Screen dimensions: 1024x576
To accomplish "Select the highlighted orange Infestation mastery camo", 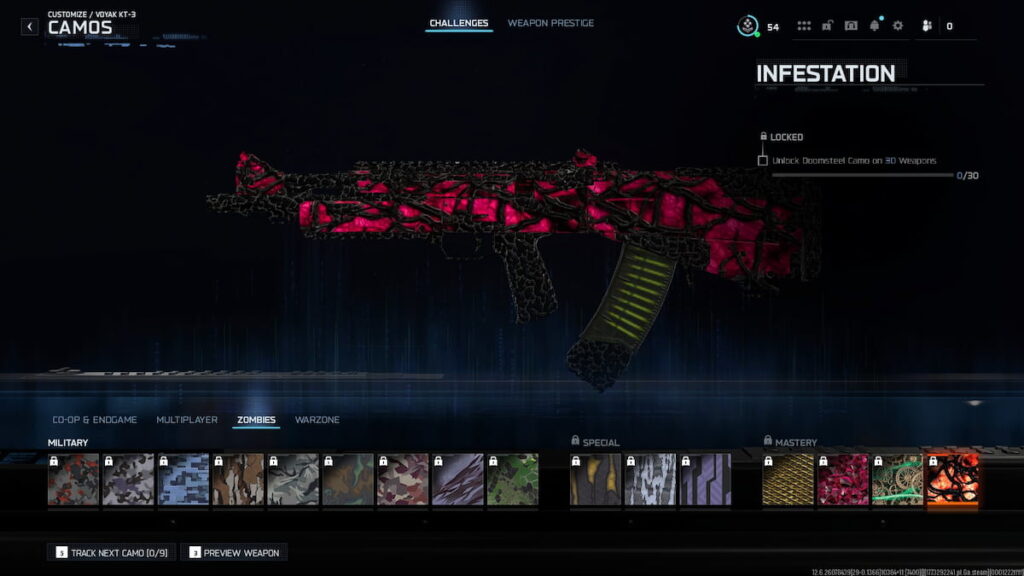I will click(x=952, y=480).
